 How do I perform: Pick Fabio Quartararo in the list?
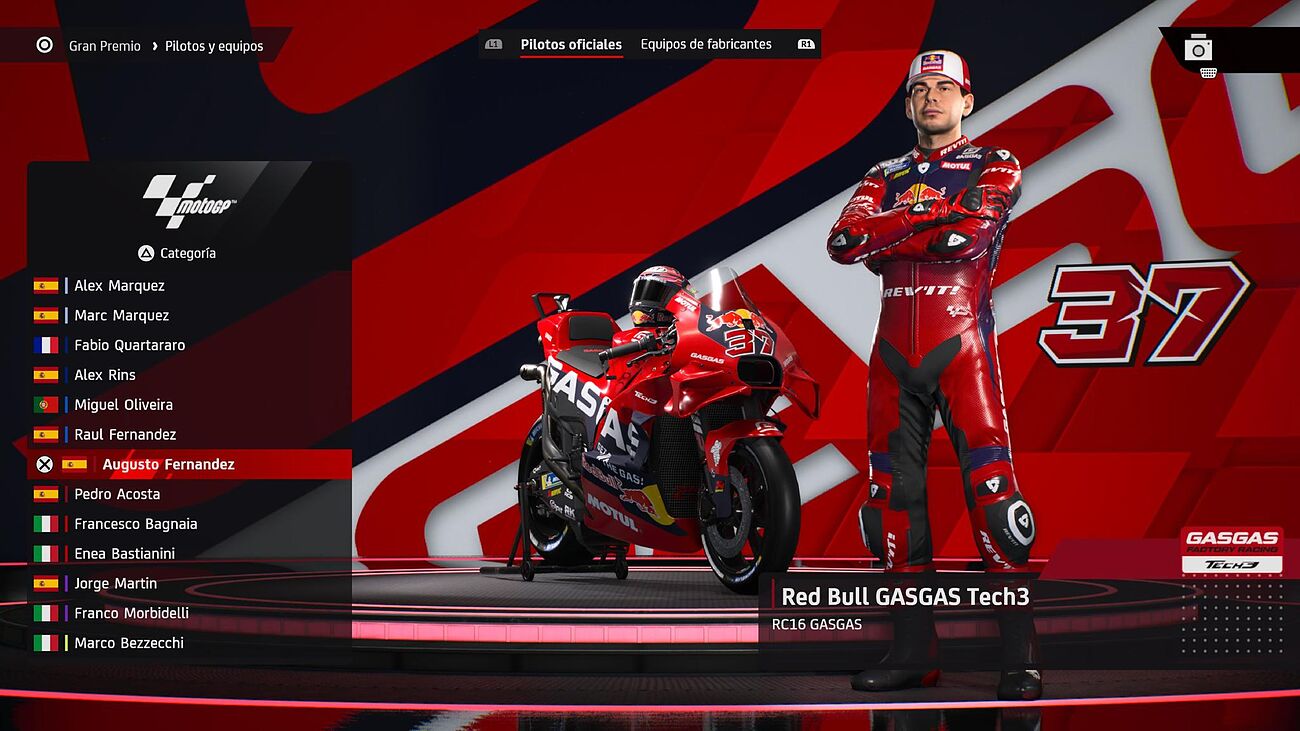(129, 346)
